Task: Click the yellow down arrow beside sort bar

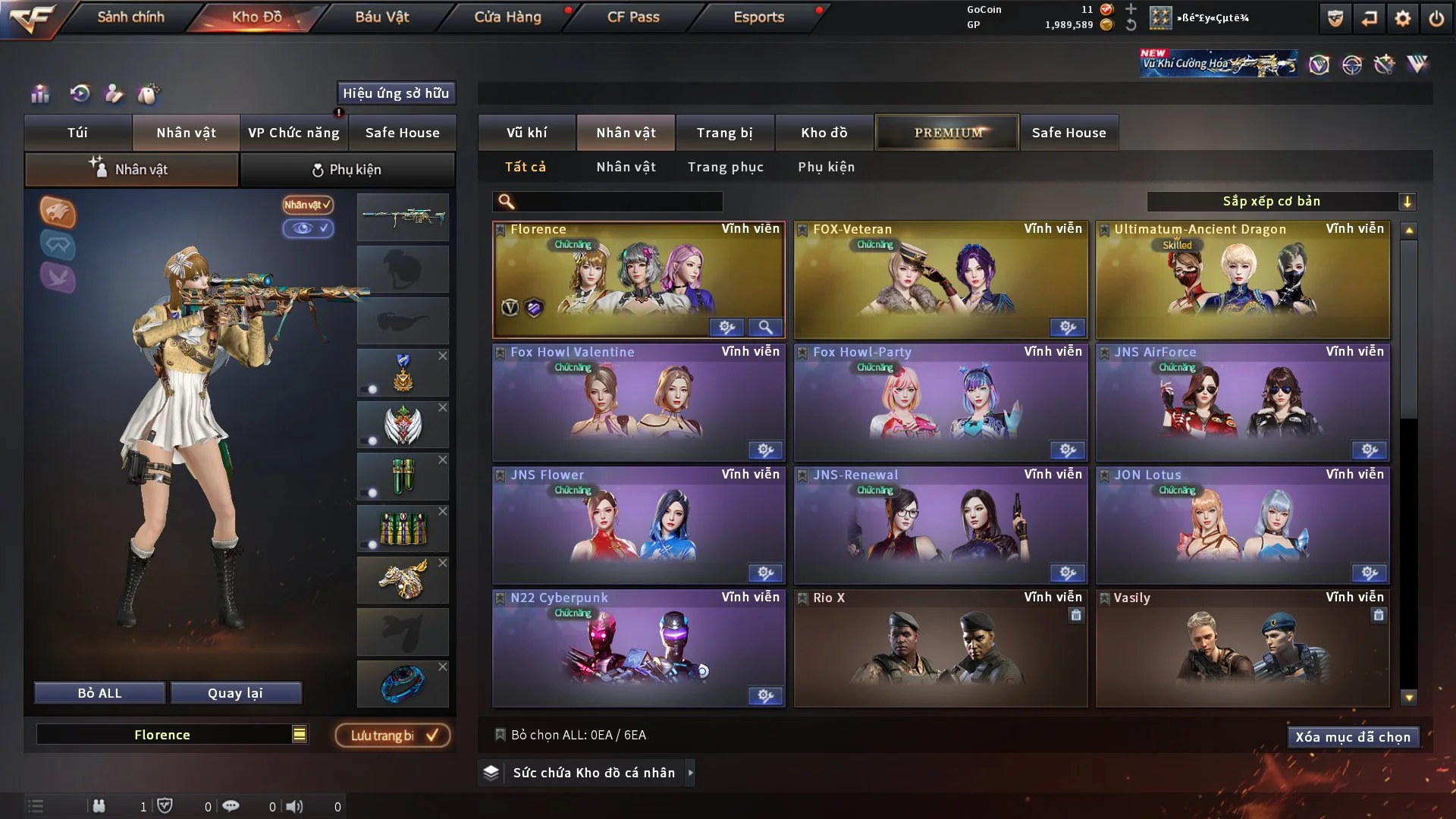Action: point(1408,201)
